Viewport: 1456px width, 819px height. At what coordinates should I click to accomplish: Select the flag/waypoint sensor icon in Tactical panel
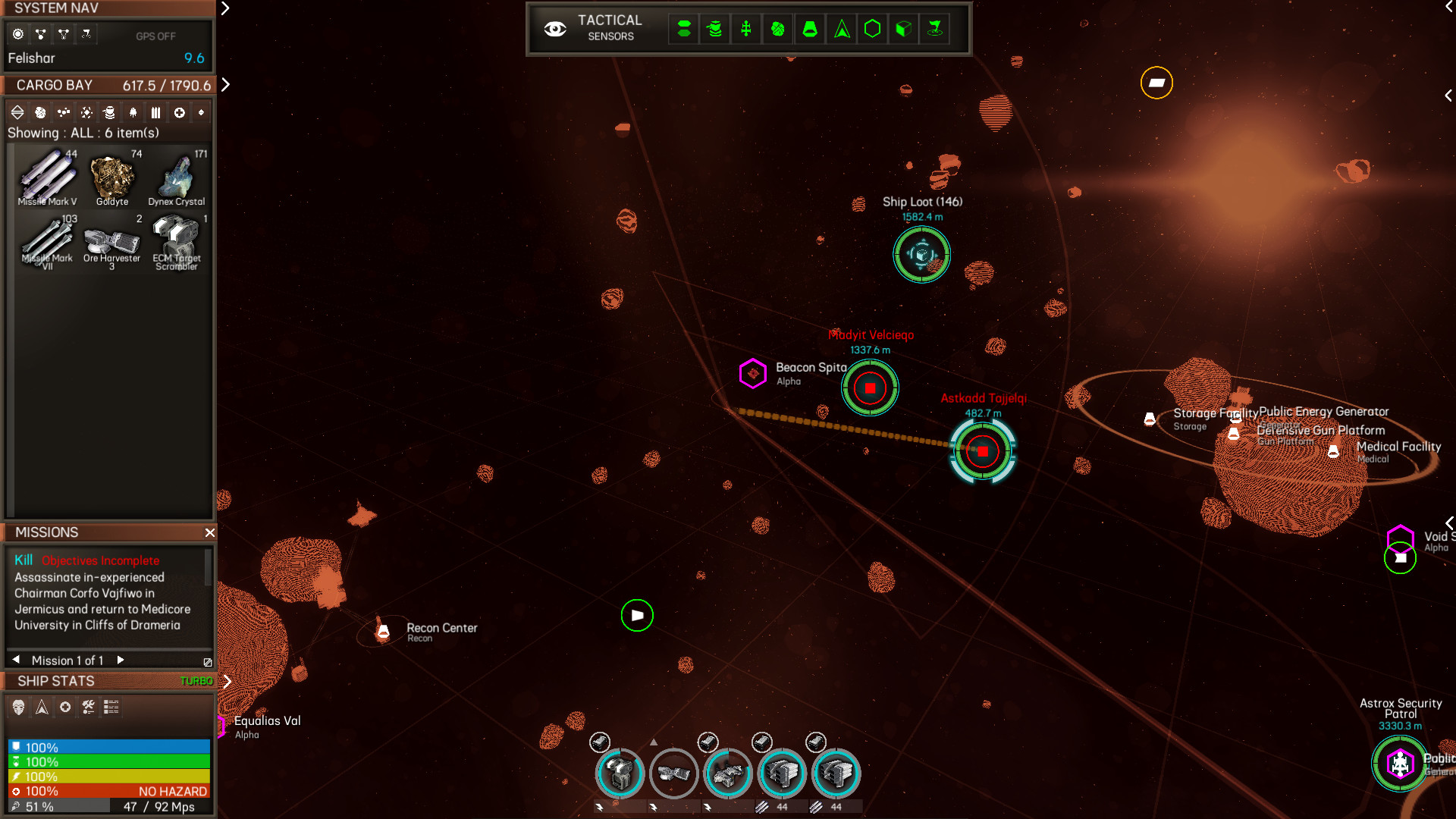coord(934,29)
